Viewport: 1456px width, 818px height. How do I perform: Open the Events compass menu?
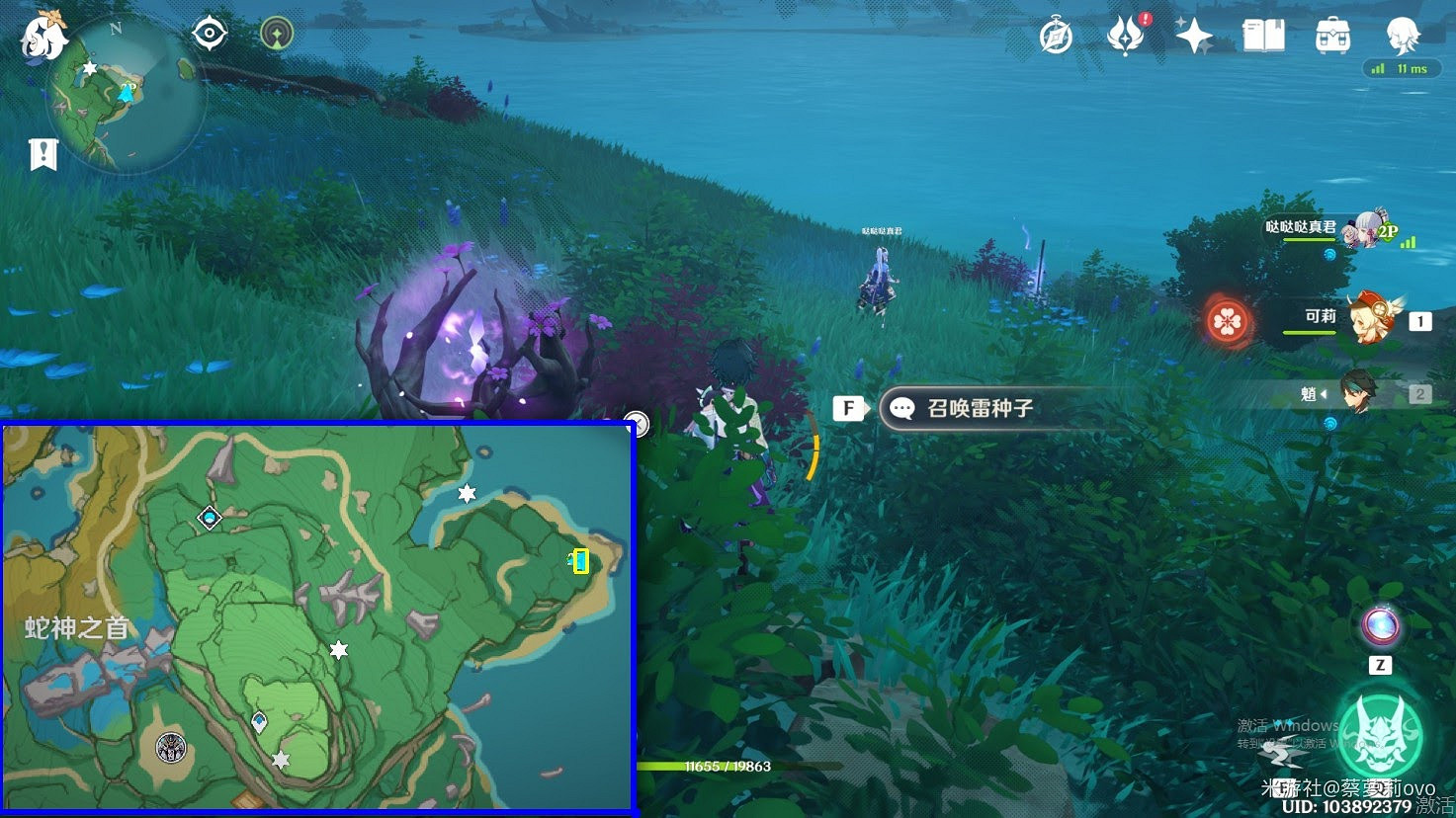click(1054, 35)
